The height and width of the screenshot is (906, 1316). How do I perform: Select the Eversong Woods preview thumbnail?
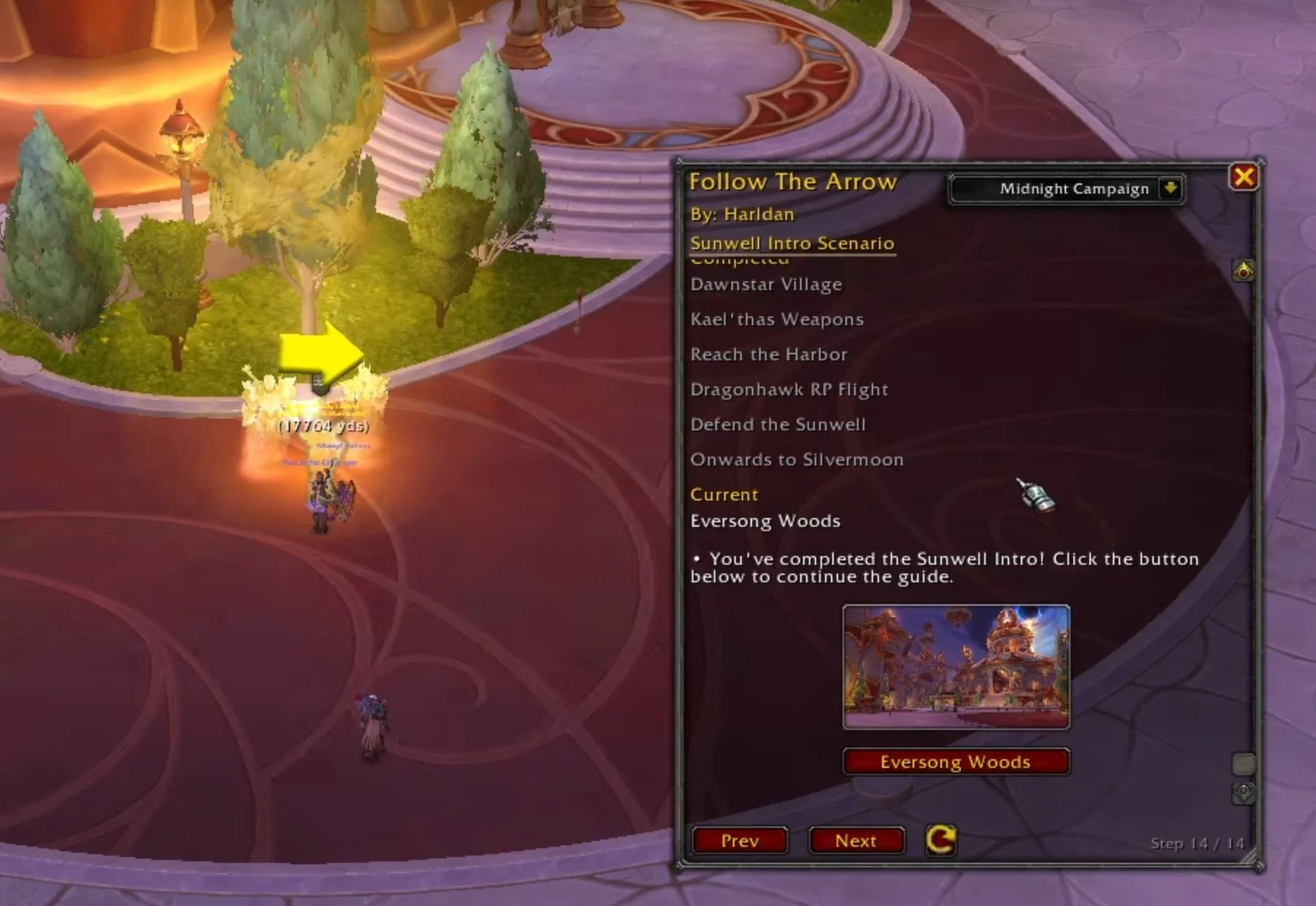click(x=956, y=666)
